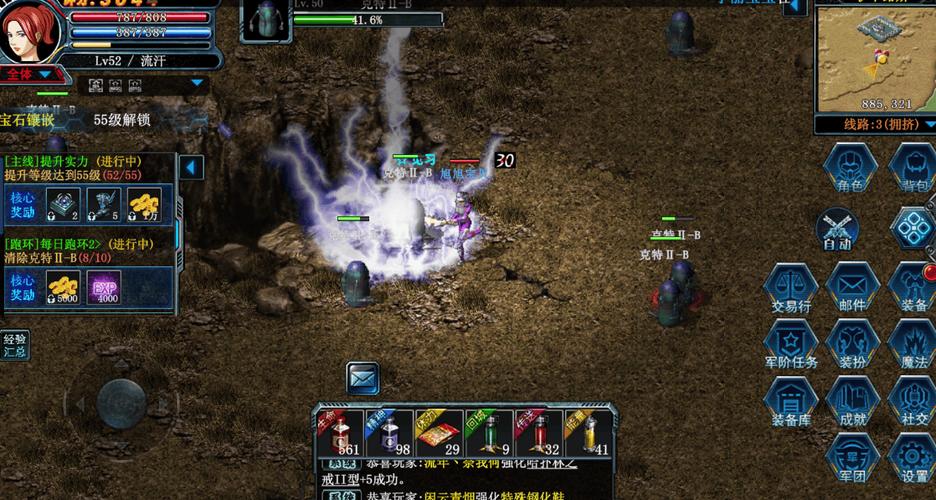
Task: Use the red 生命 health potion
Action: pos(337,434)
